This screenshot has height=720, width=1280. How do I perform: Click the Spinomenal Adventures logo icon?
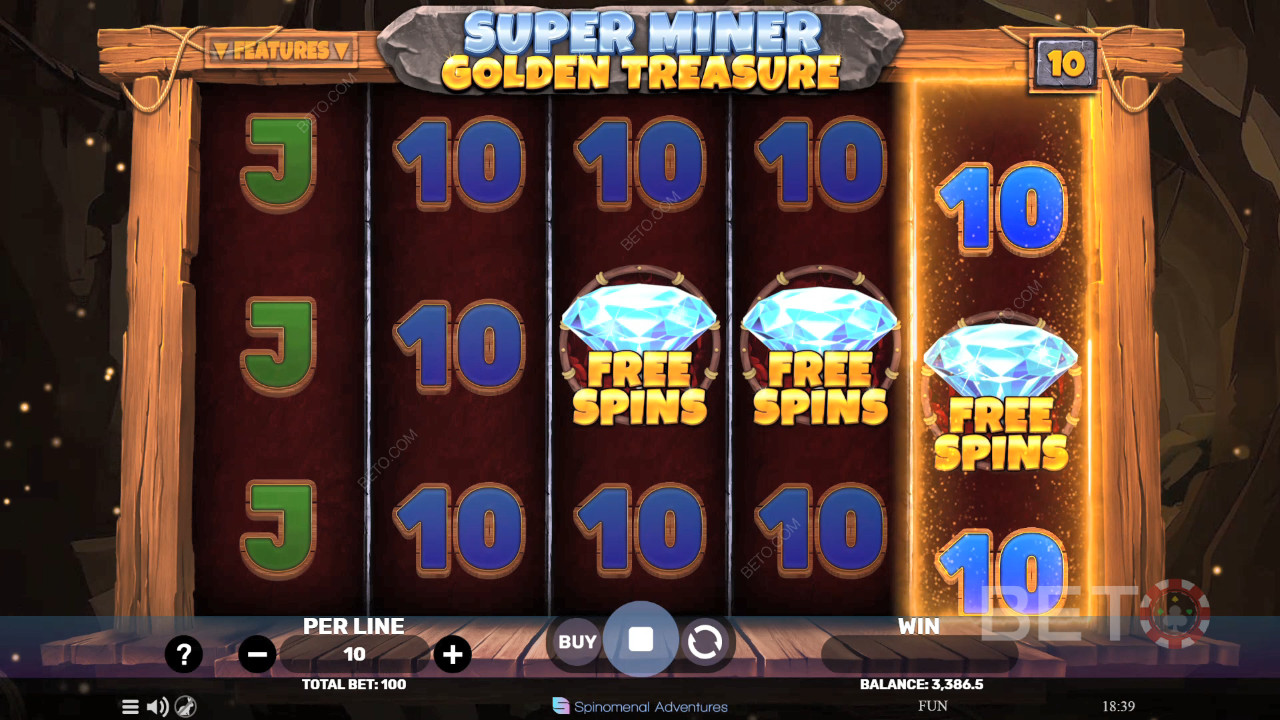[x=563, y=706]
